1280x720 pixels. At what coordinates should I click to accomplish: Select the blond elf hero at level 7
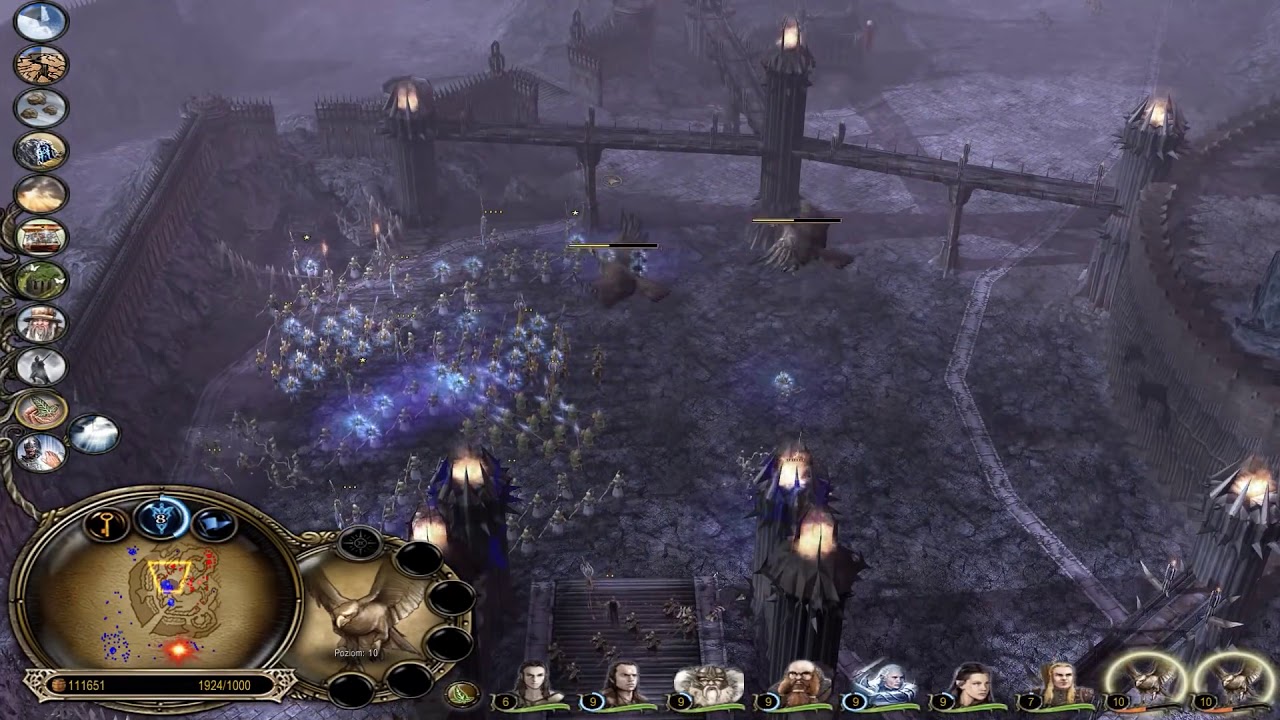tap(1053, 685)
